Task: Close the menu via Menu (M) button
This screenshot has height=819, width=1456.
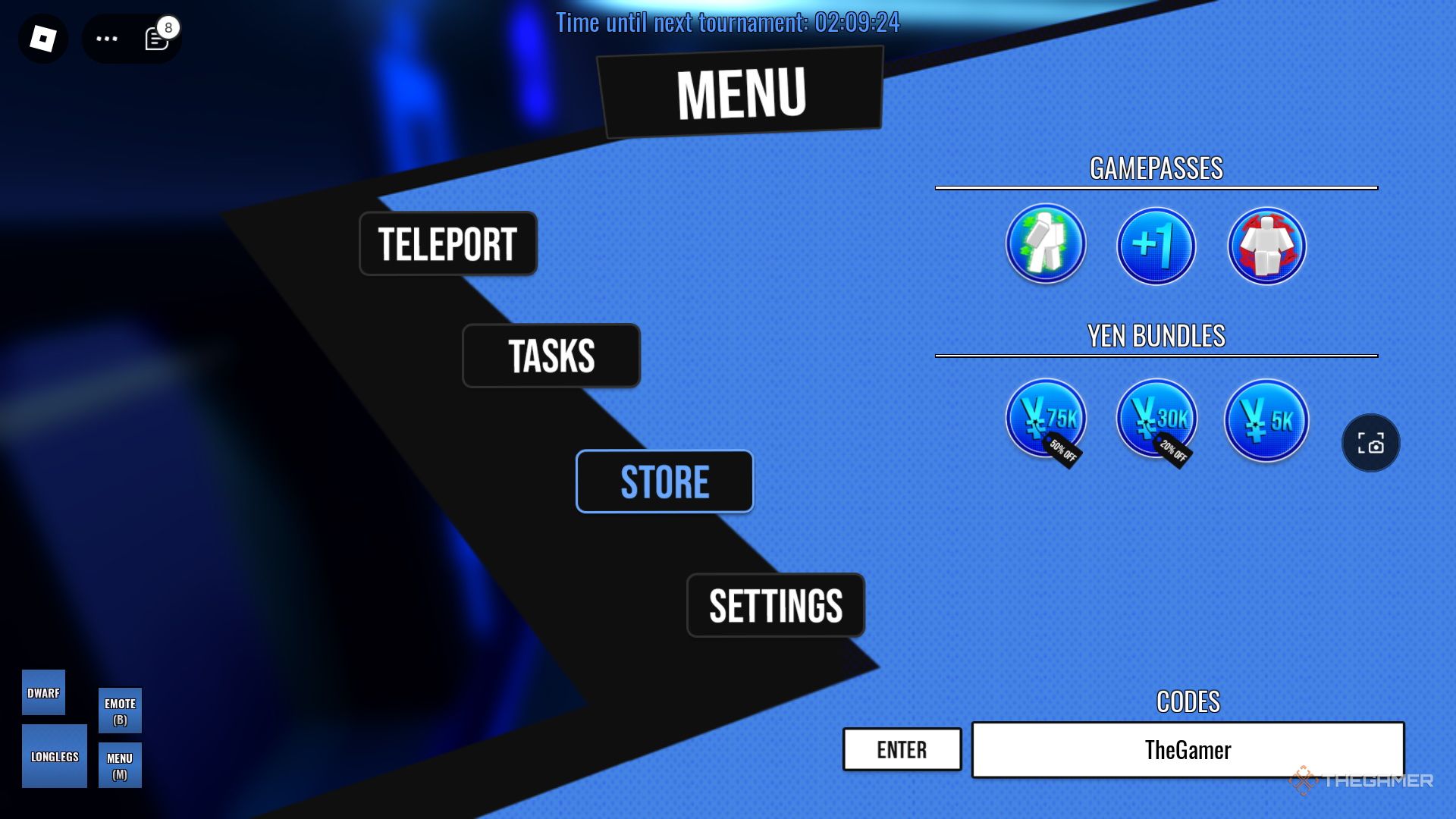Action: (x=120, y=765)
